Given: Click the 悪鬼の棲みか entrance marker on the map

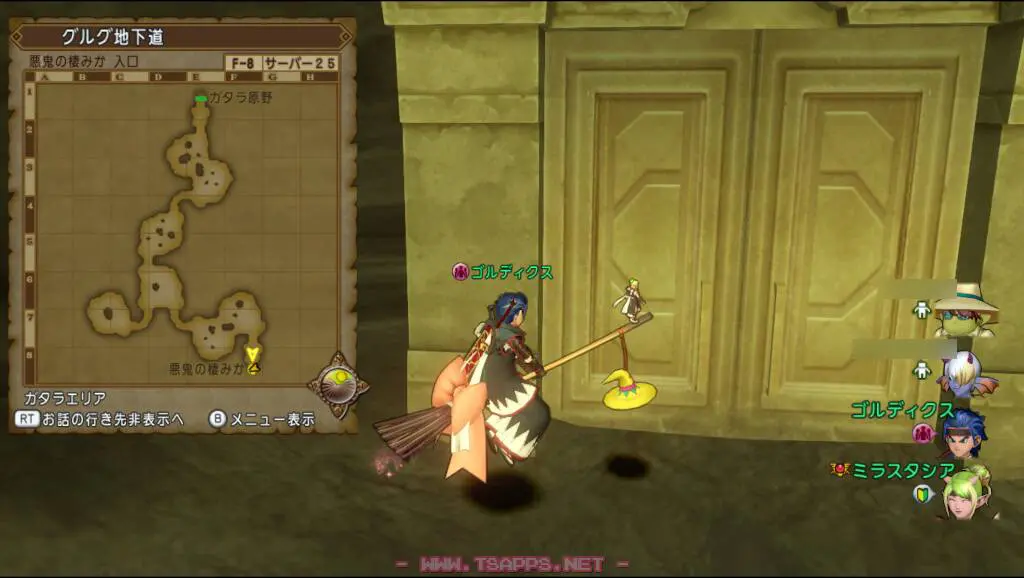Looking at the screenshot, I should 254,369.
